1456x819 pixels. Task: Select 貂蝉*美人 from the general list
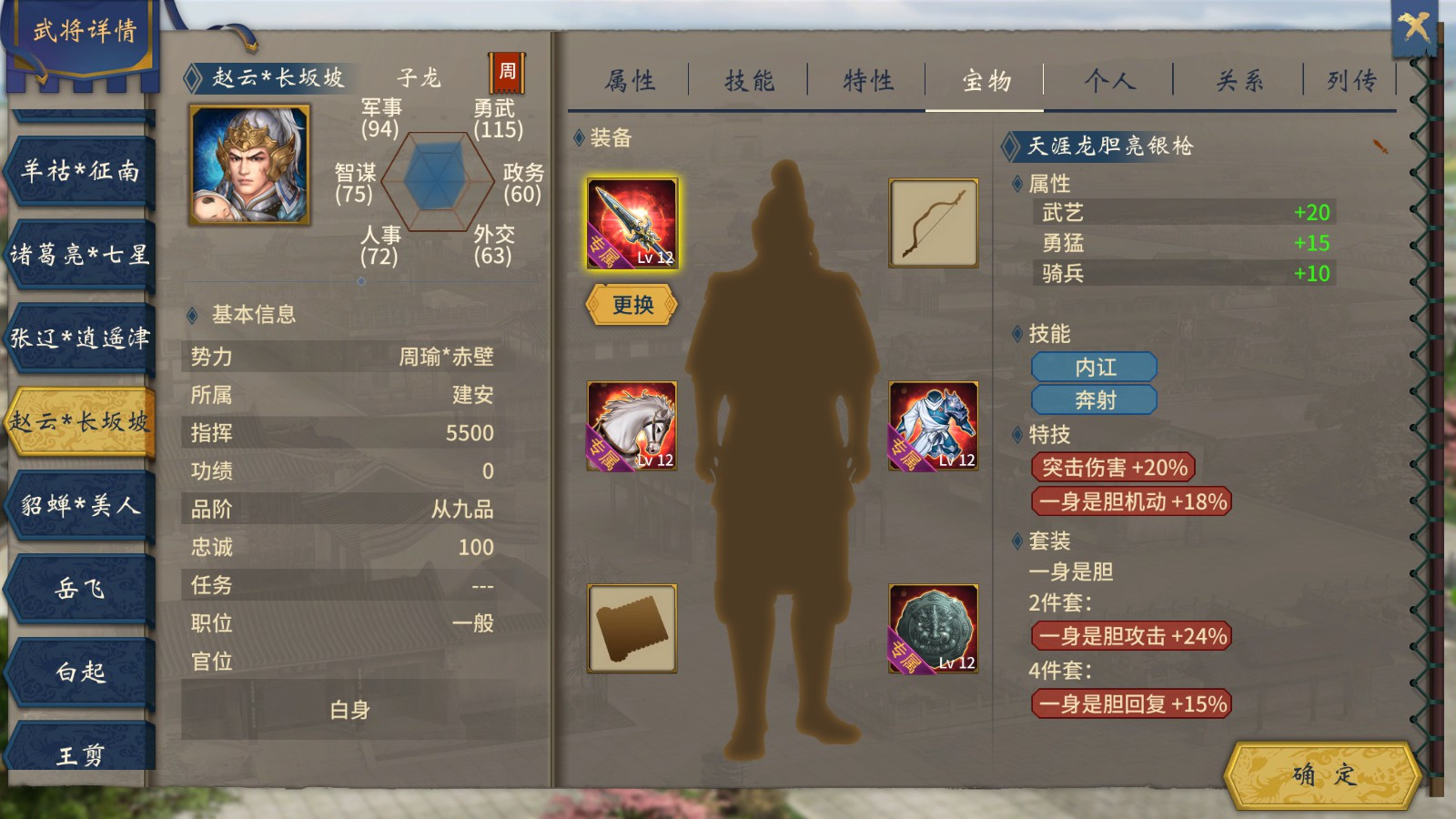77,506
